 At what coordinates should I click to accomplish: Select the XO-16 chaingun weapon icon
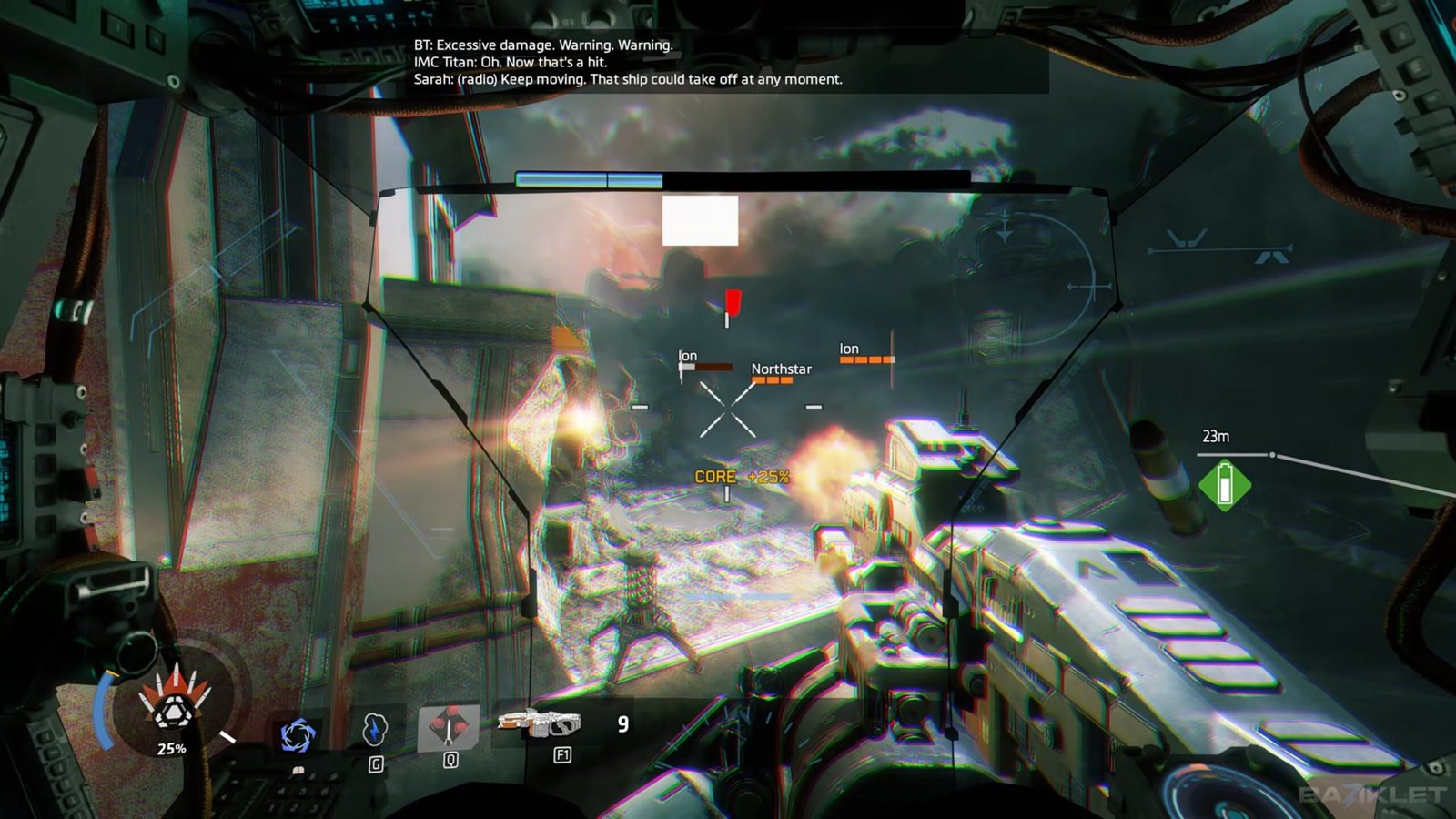(539, 723)
